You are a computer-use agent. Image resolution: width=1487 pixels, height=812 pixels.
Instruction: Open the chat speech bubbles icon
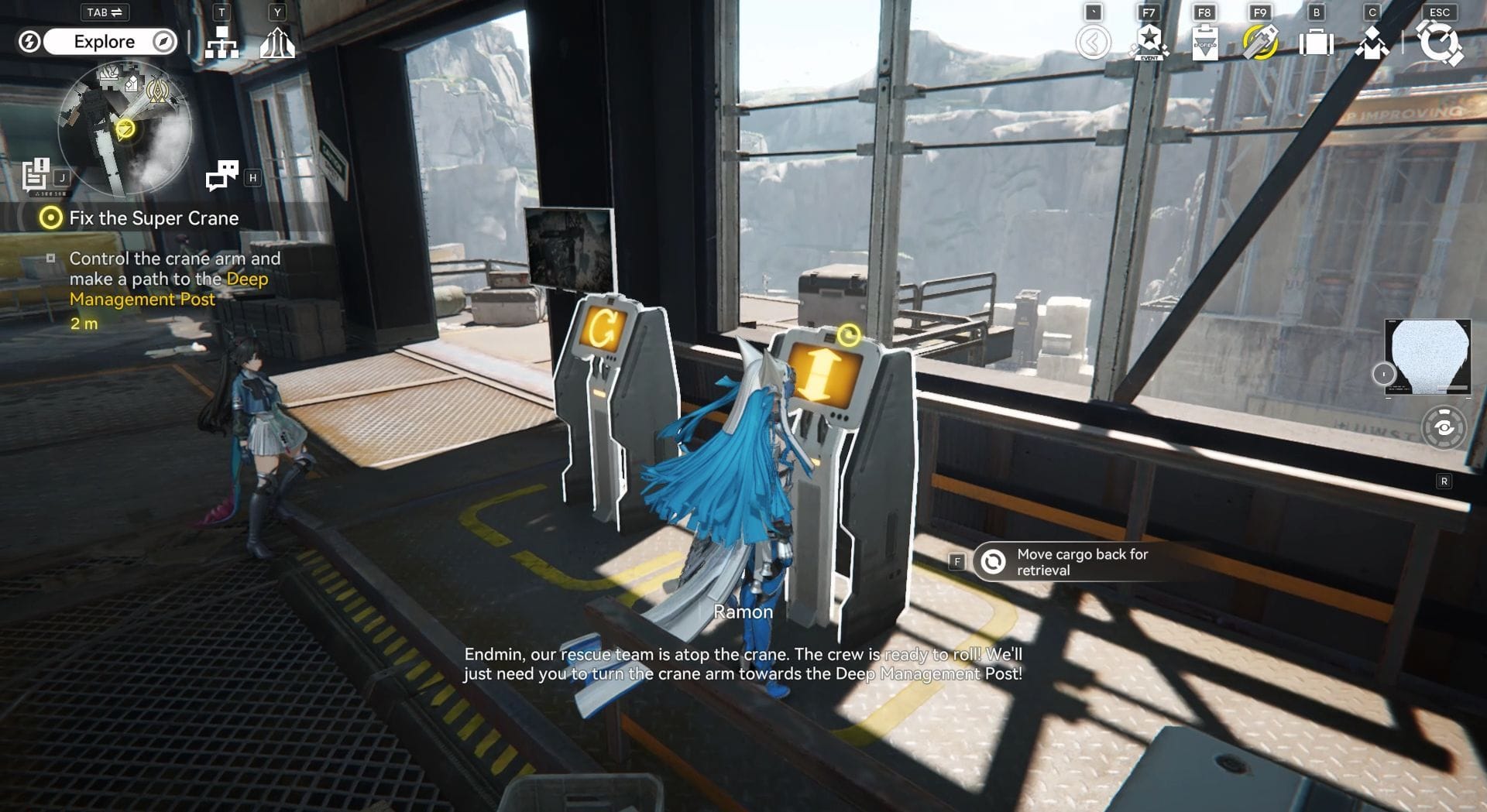pyautogui.click(x=222, y=176)
